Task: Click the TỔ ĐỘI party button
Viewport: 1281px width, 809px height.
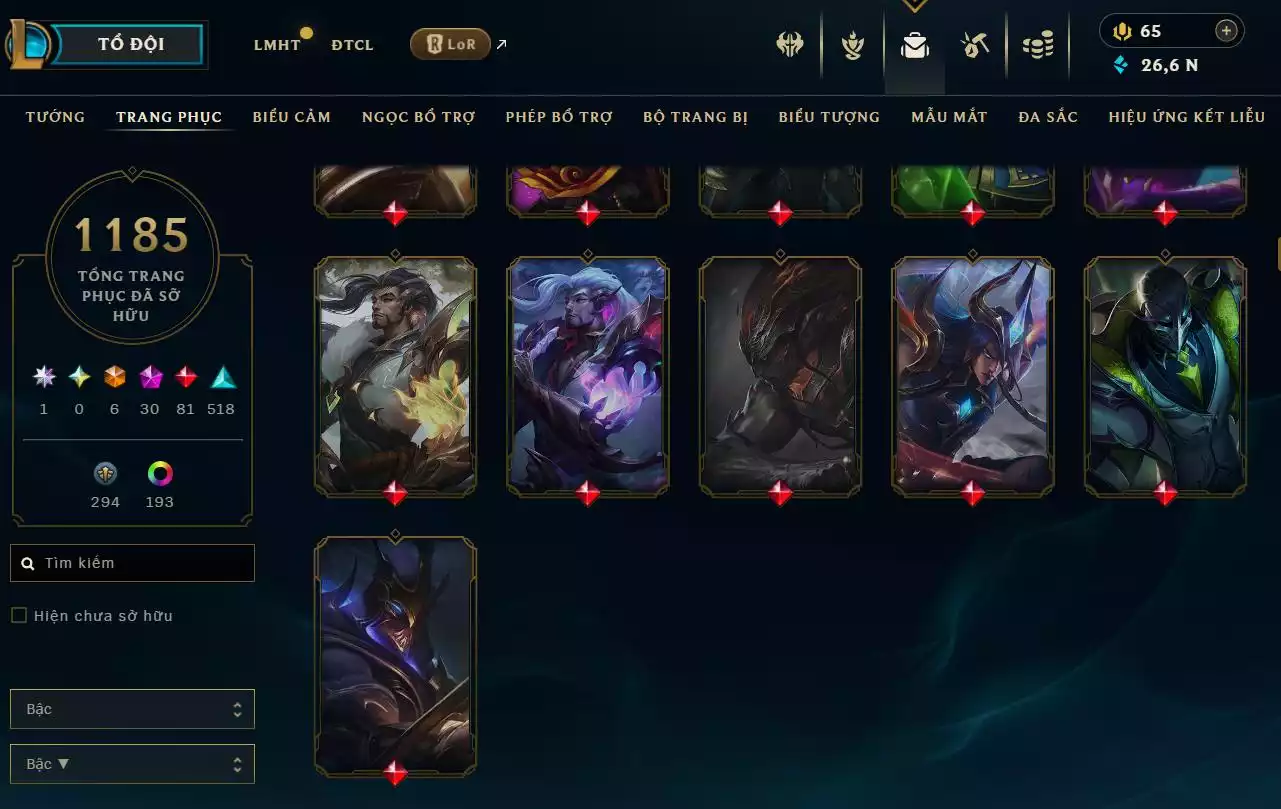Action: pos(131,44)
